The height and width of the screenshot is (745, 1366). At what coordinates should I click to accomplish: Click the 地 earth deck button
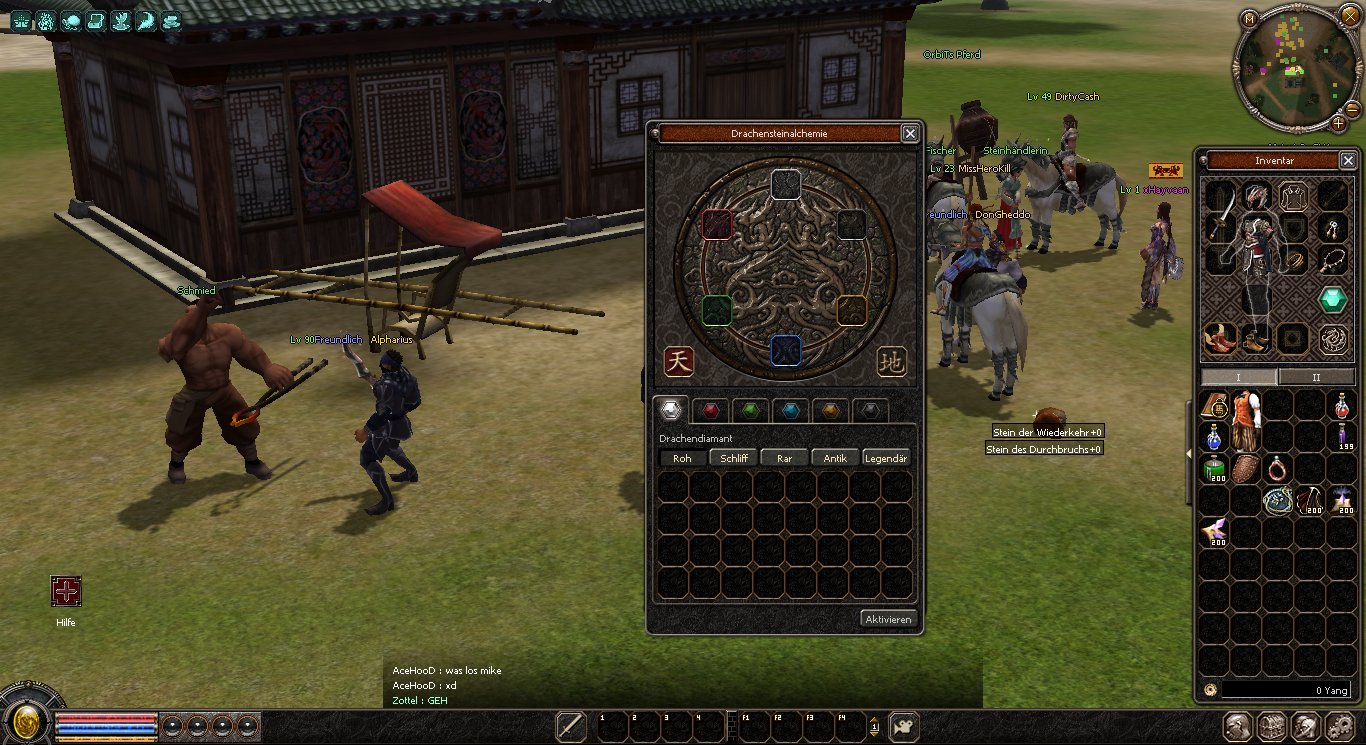coord(891,362)
